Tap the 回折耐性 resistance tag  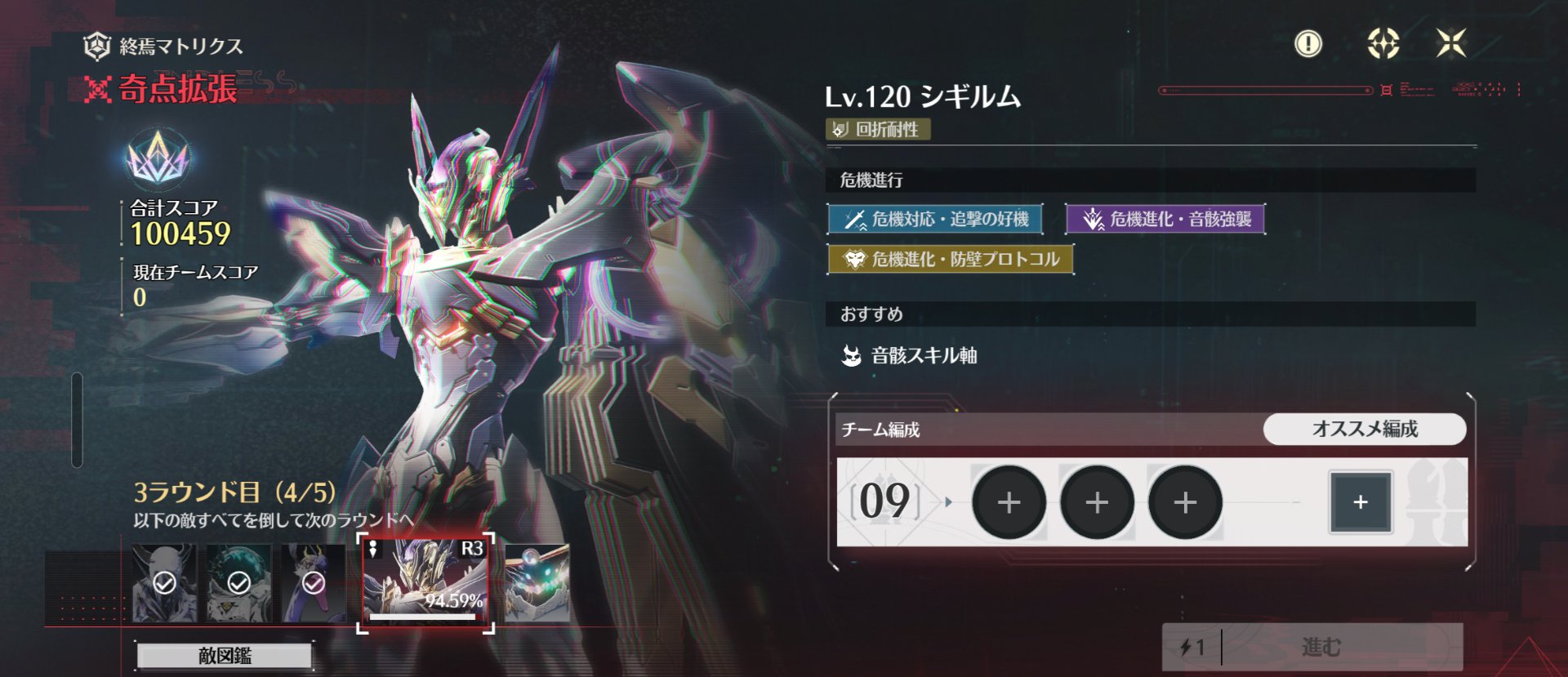(x=879, y=129)
